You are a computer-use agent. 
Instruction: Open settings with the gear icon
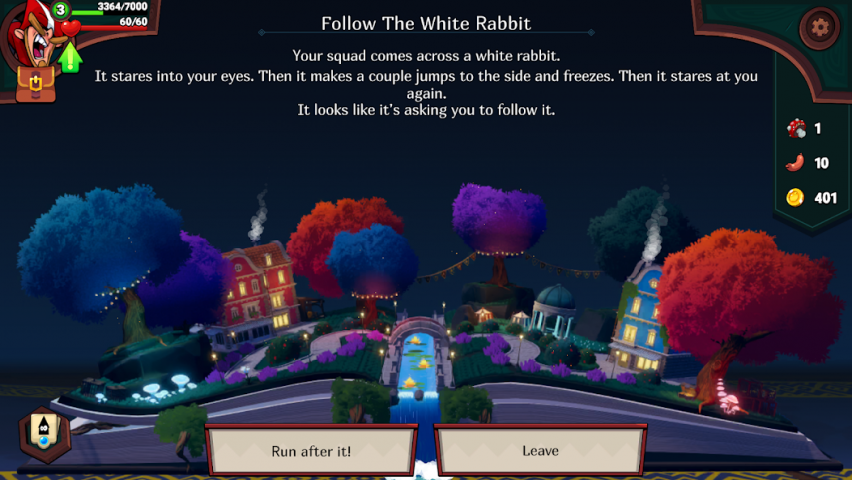819,27
